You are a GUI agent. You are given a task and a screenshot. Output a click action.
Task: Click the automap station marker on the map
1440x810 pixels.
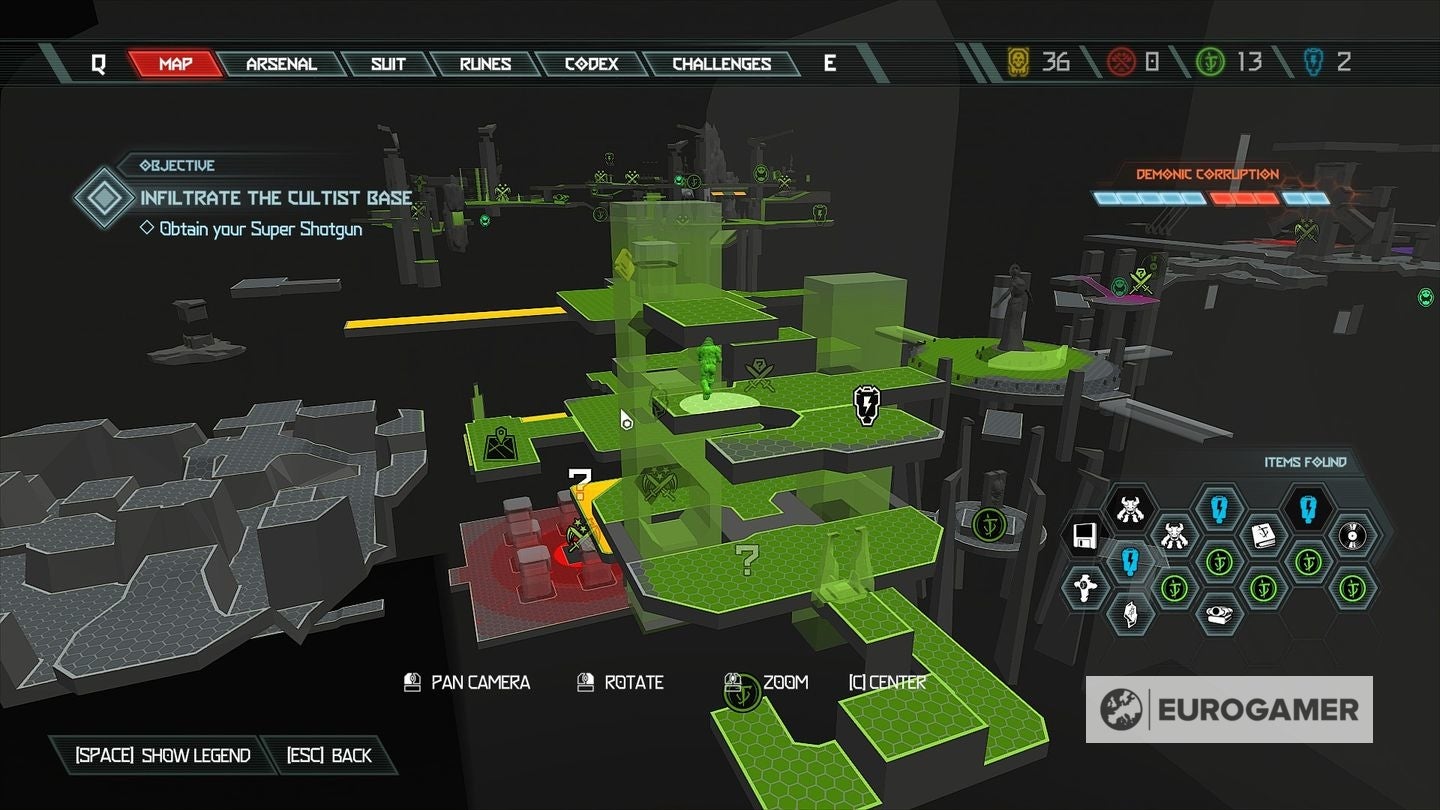(x=499, y=443)
